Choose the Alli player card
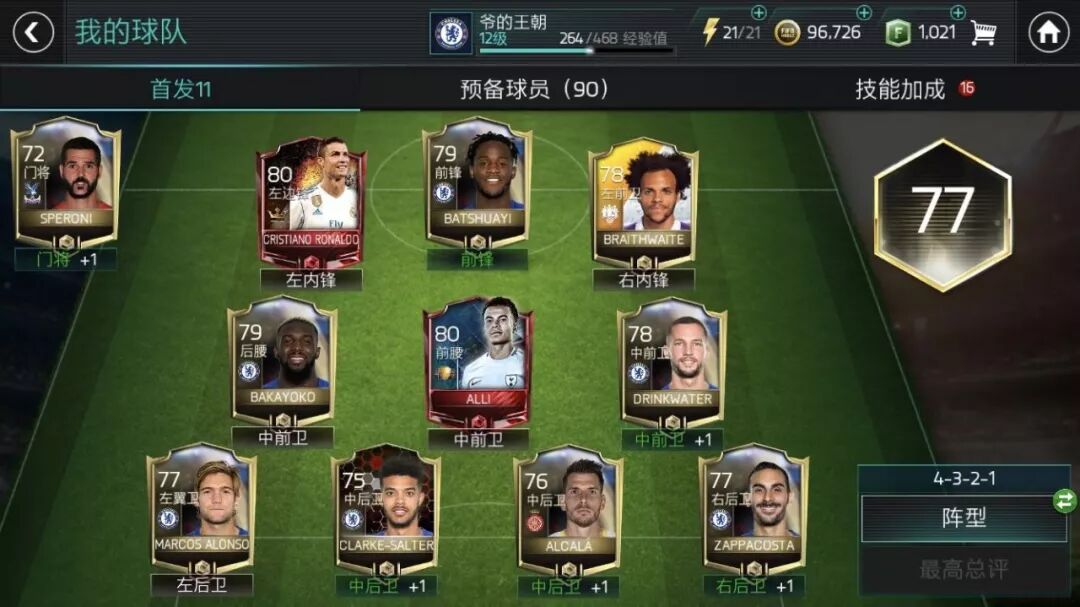 479,362
